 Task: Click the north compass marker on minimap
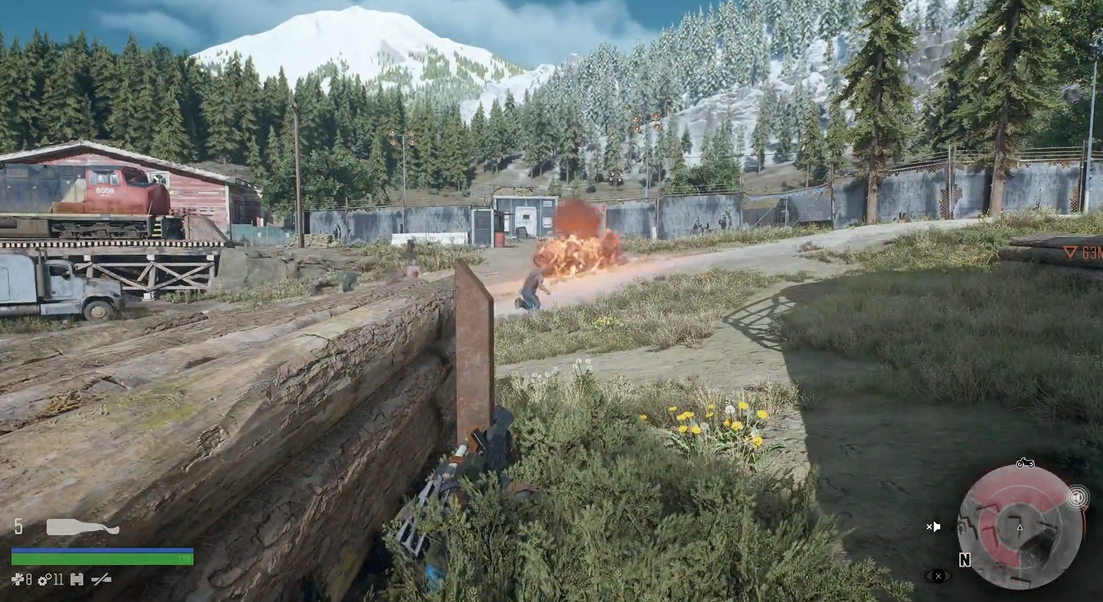pos(965,560)
